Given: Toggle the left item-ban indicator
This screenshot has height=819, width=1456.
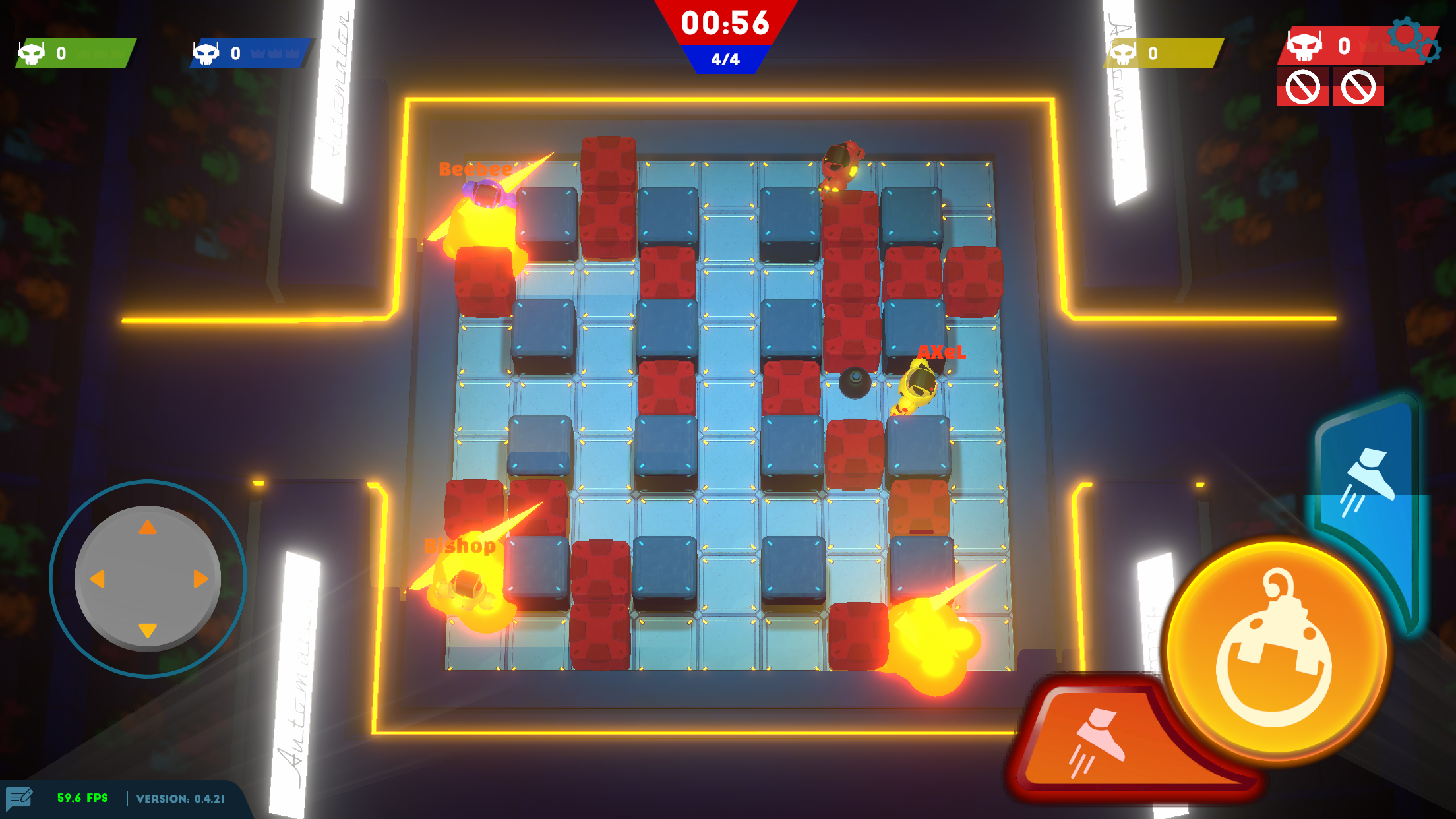Looking at the screenshot, I should point(1303,86).
